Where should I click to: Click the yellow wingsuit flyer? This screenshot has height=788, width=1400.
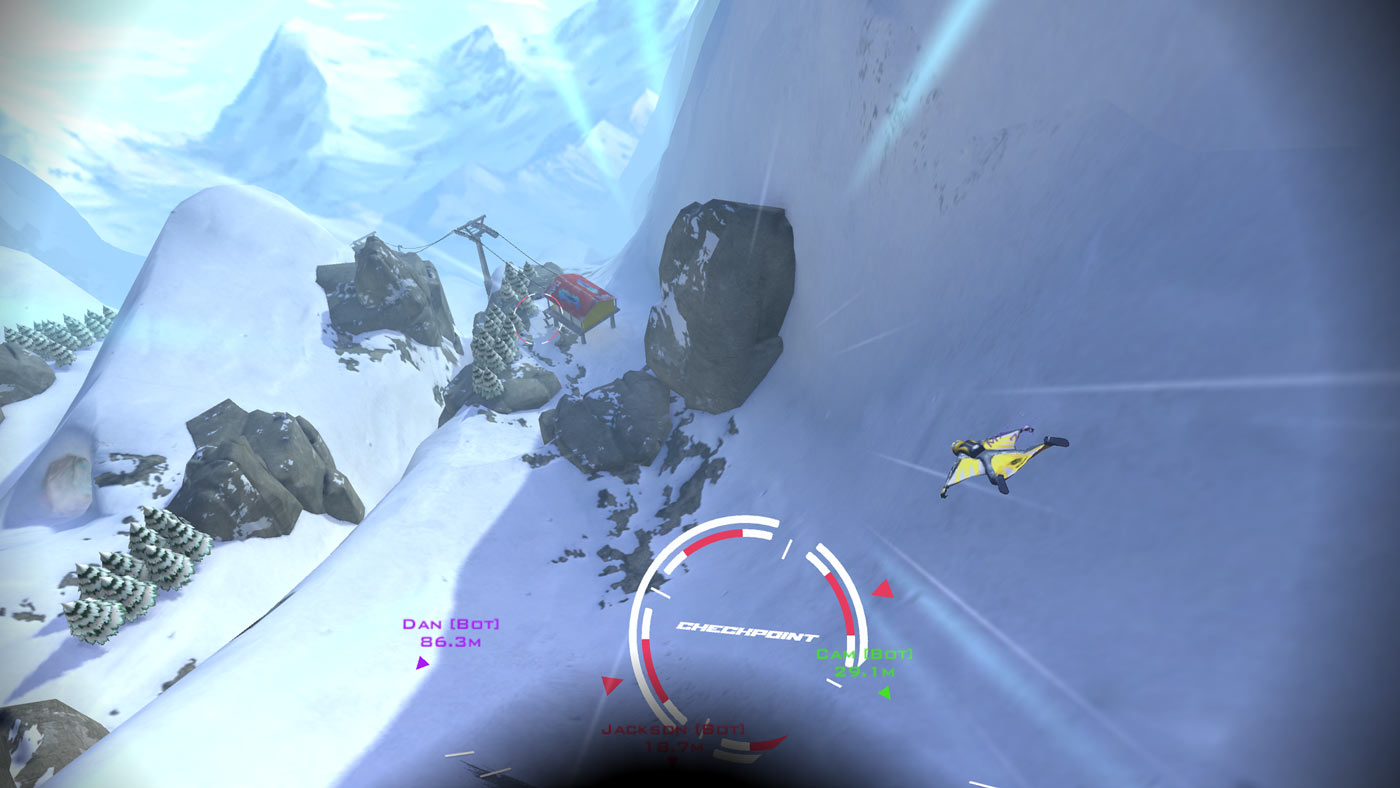1000,460
